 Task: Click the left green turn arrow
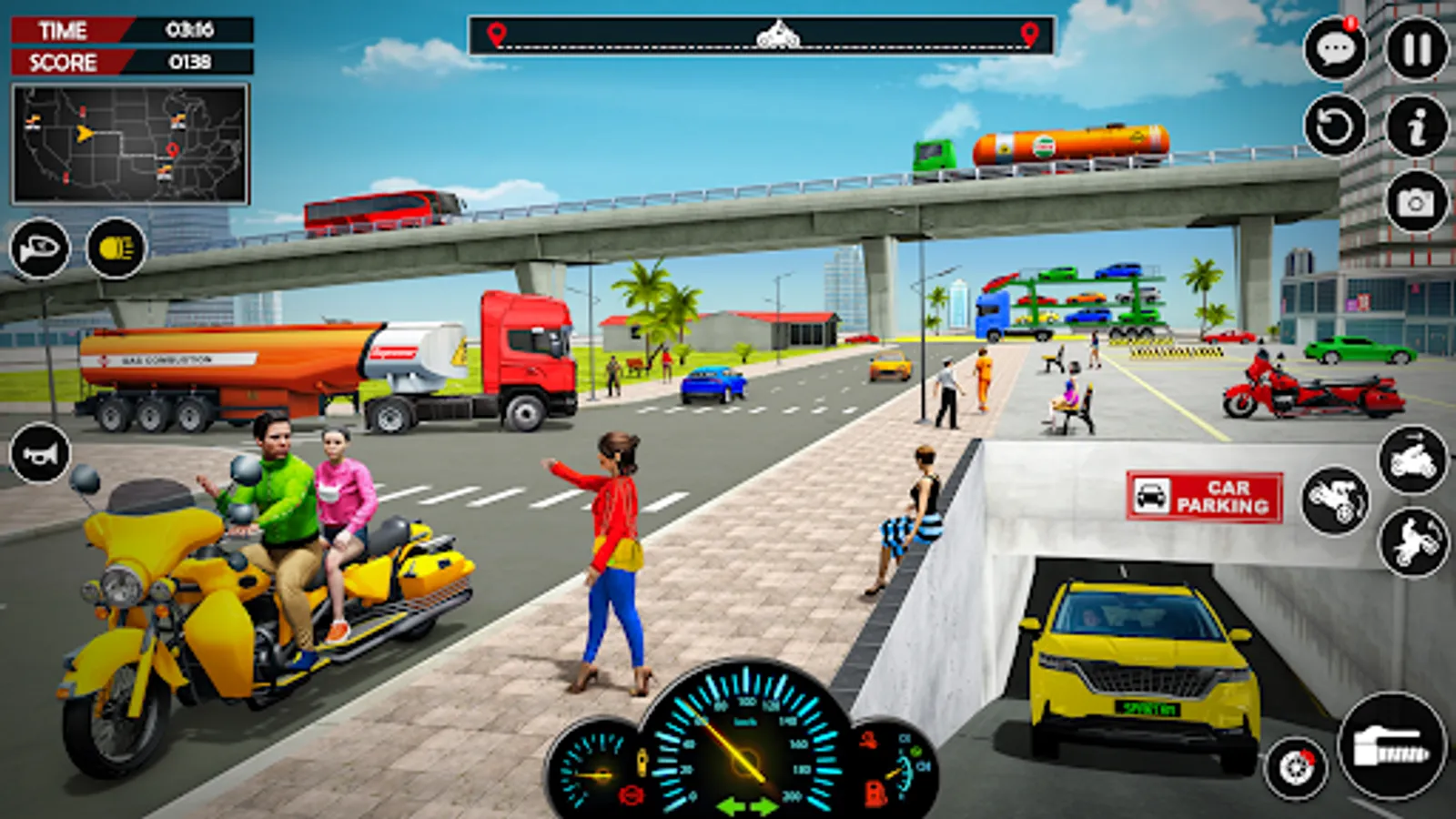point(730,806)
